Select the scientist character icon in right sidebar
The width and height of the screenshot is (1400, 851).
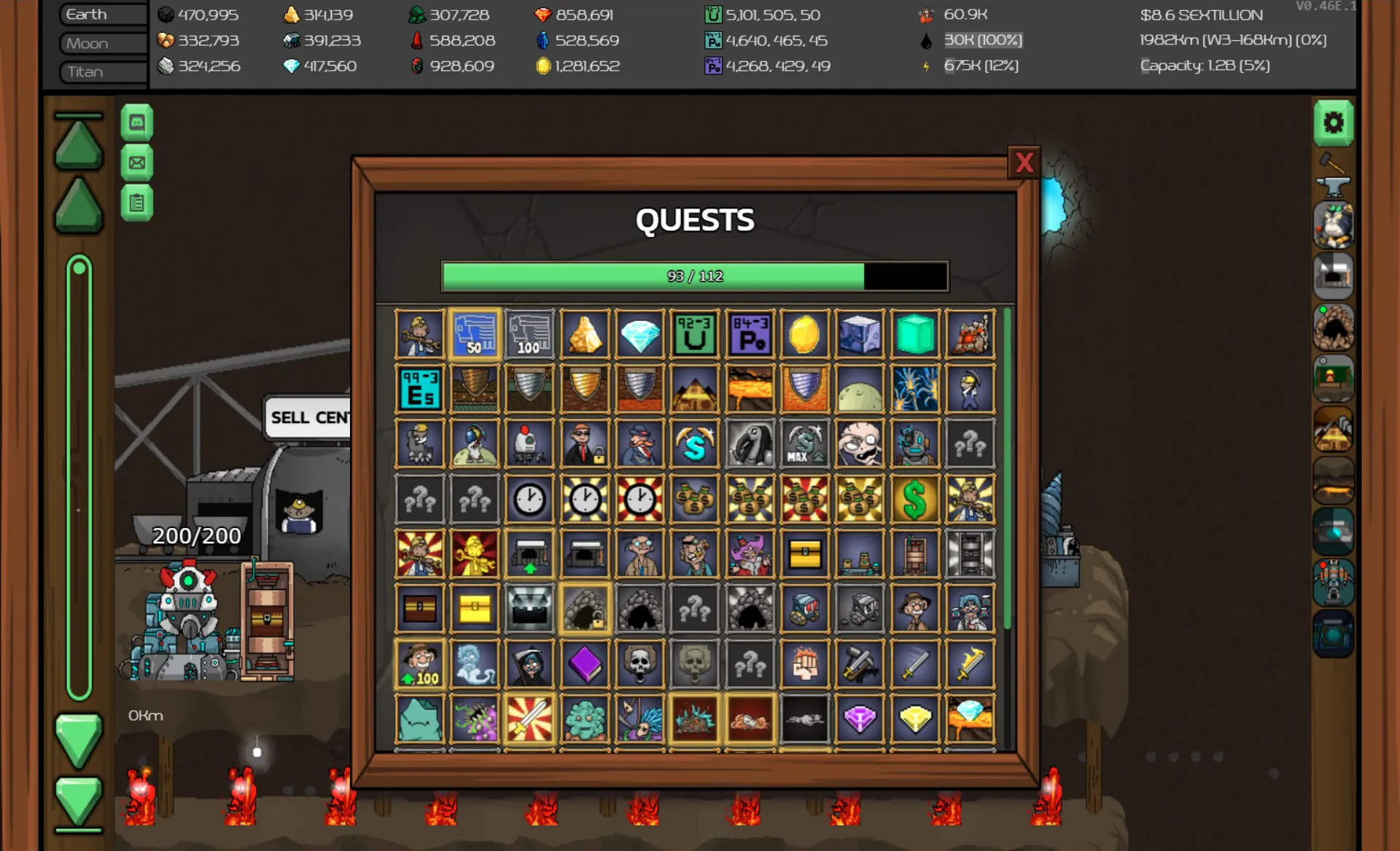pos(1334,225)
